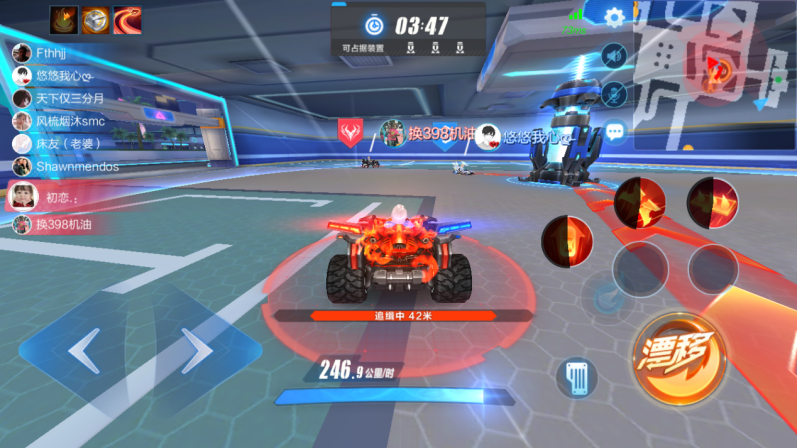This screenshot has width=797, height=448.
Task: Click the stopwatch skill icon
Action: [x=96, y=19]
